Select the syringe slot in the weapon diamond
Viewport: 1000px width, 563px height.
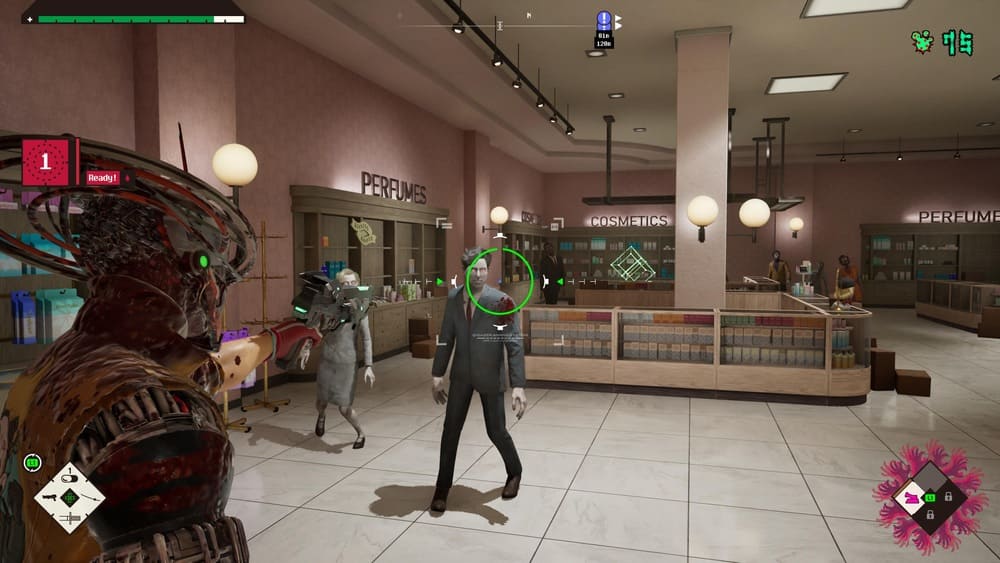click(69, 517)
